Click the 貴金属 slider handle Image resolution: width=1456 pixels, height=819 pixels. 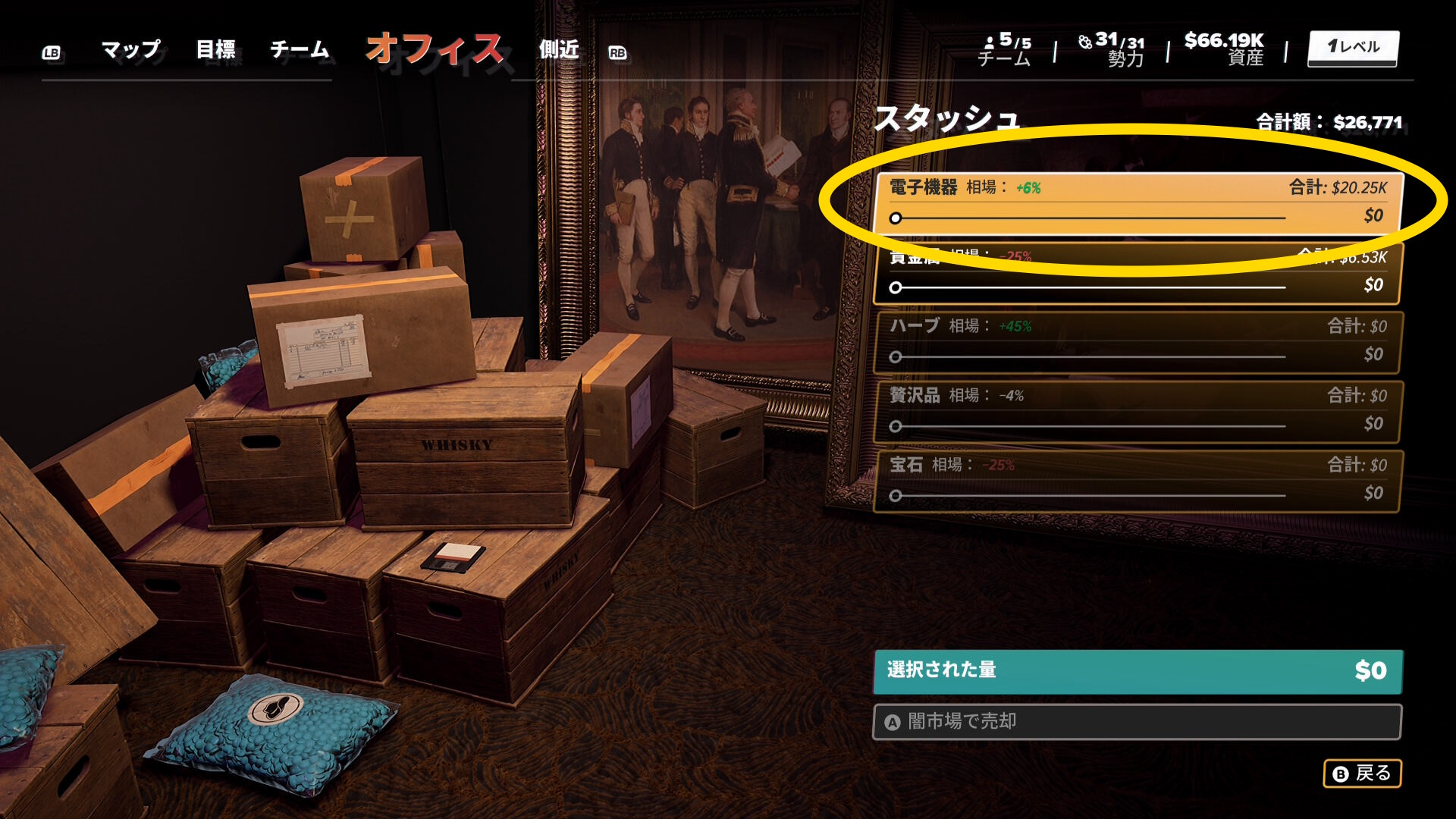(896, 287)
